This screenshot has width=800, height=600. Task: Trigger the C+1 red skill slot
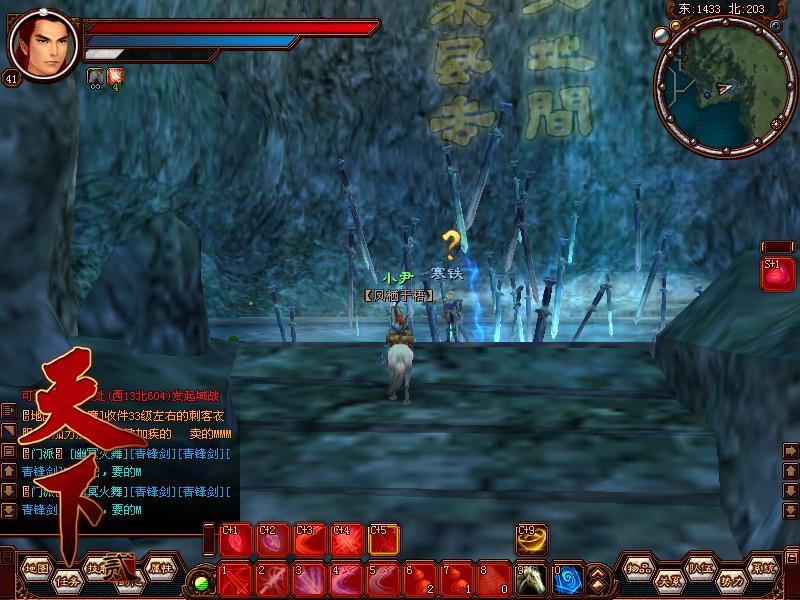(x=234, y=540)
